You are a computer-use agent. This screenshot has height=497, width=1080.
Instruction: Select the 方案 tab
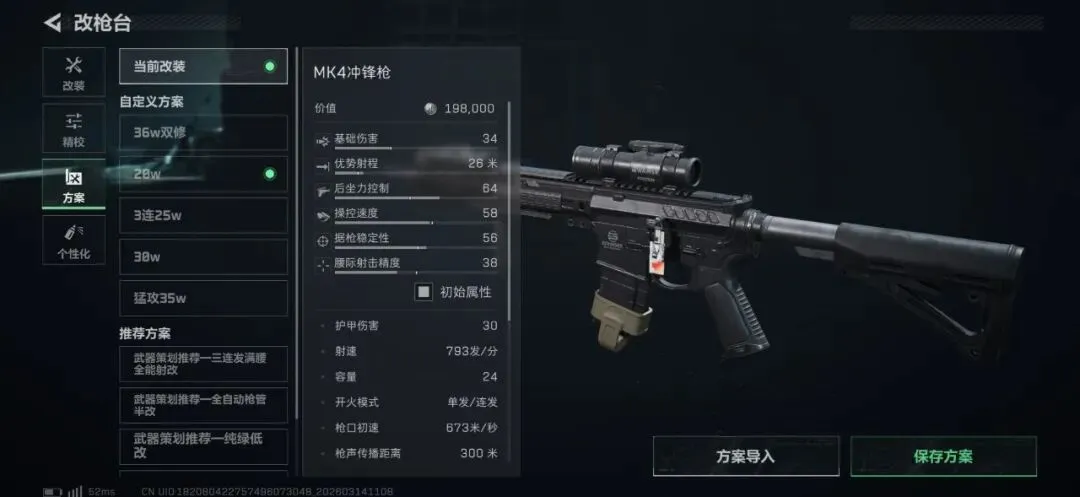click(73, 185)
